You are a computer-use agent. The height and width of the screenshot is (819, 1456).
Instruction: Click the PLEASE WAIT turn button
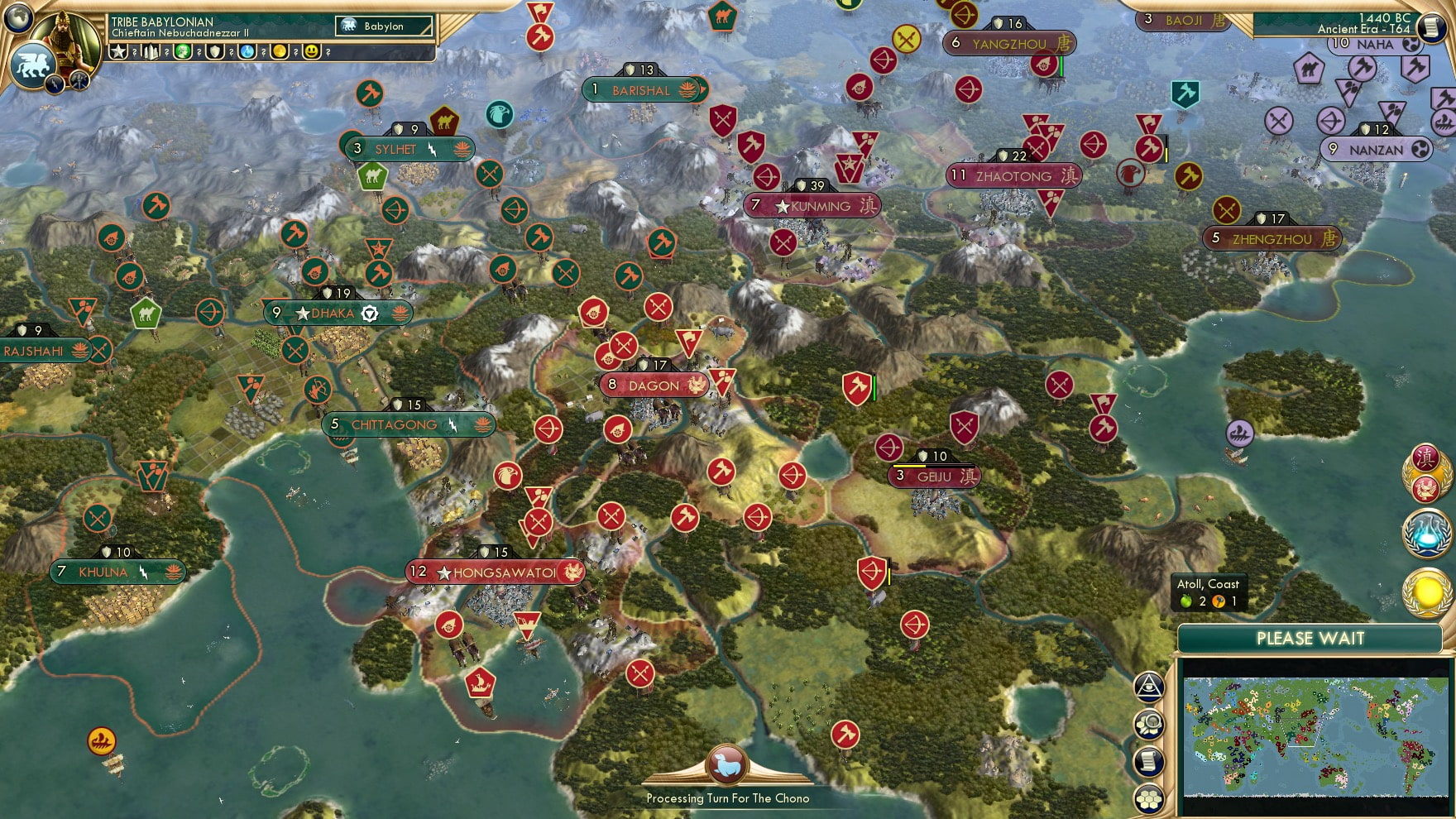point(1310,639)
